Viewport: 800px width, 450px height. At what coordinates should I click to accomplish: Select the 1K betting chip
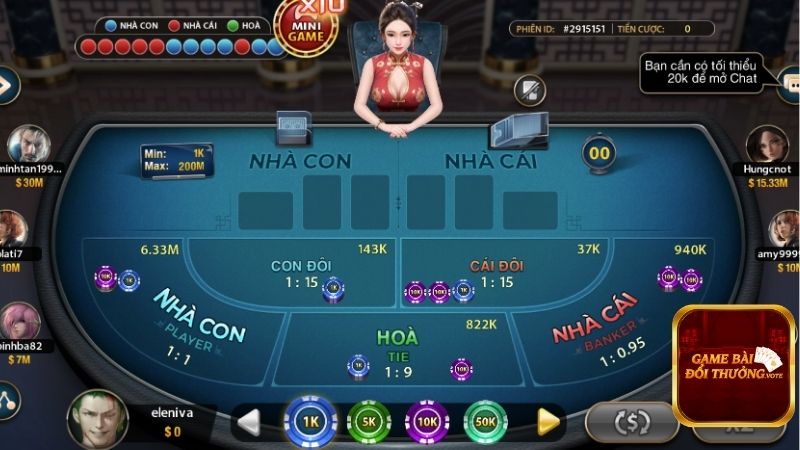click(310, 421)
